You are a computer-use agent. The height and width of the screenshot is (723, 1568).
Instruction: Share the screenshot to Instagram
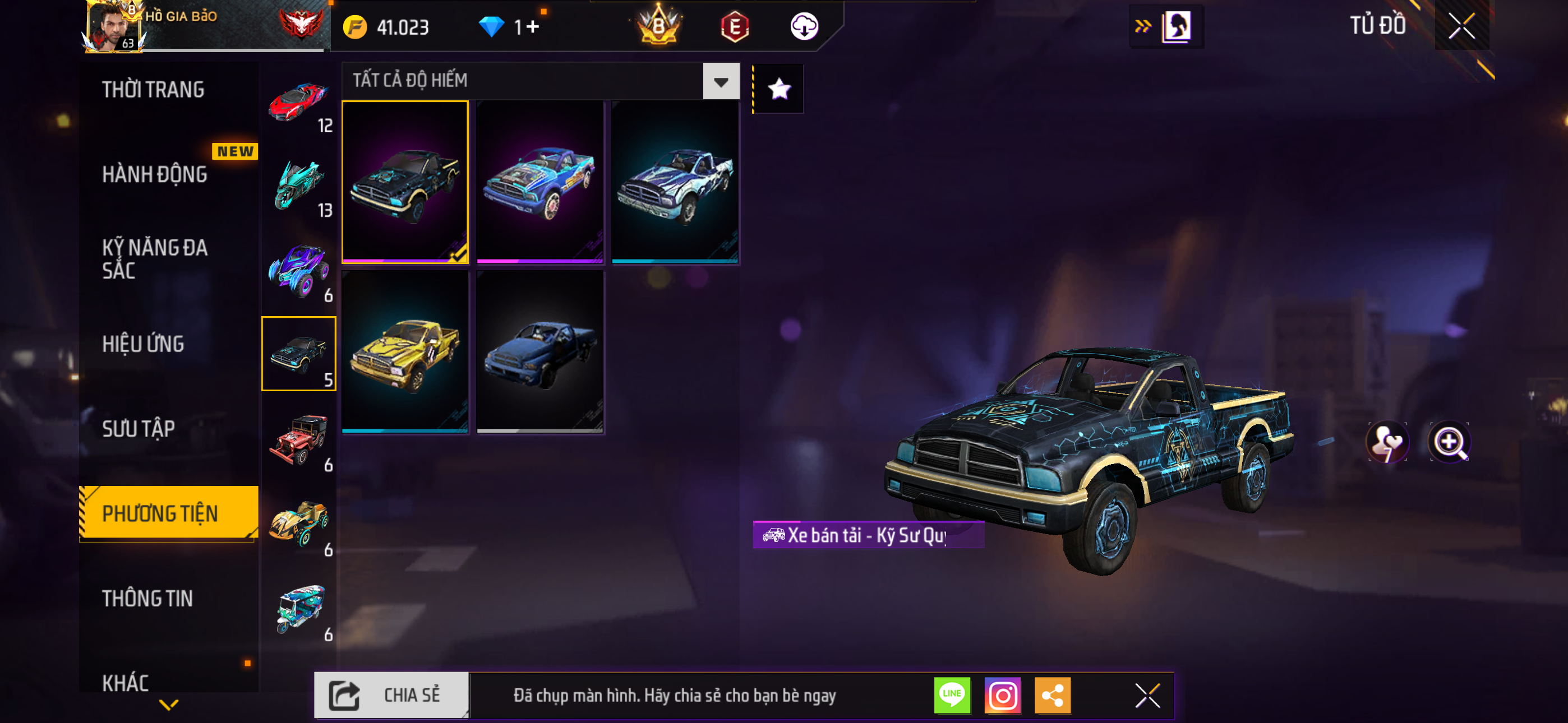coord(1003,695)
